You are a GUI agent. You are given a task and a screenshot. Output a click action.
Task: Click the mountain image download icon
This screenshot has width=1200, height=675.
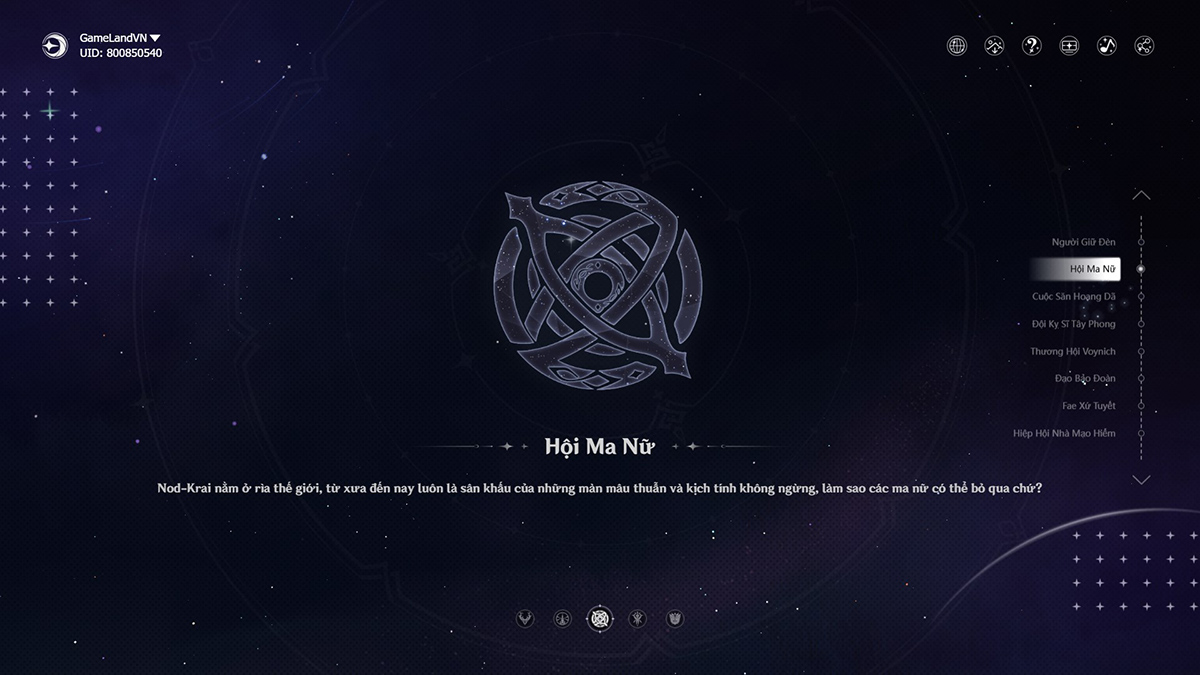(x=994, y=45)
